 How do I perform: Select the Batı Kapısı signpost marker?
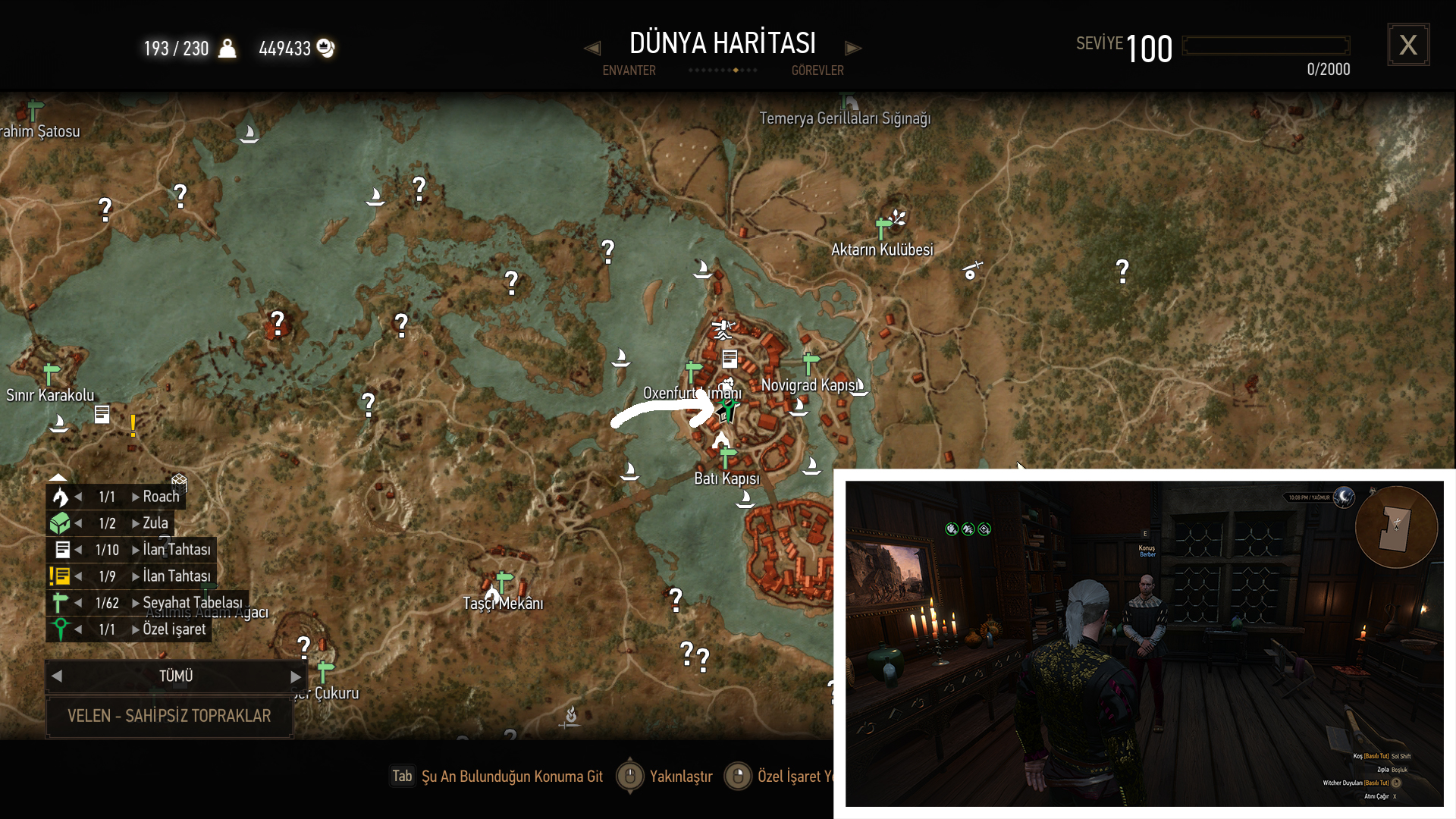(x=727, y=457)
